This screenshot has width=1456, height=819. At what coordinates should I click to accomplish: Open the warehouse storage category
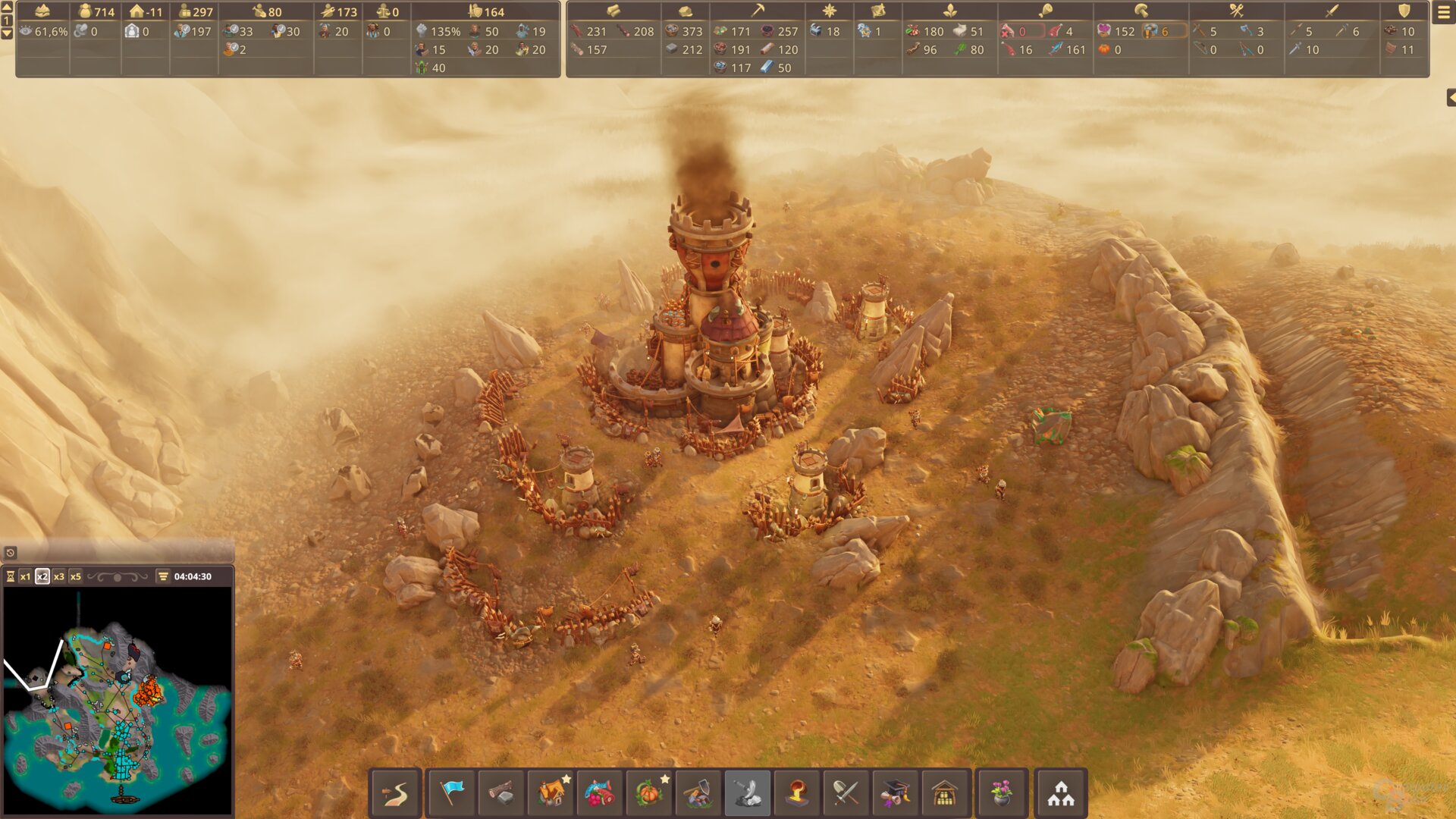[945, 793]
